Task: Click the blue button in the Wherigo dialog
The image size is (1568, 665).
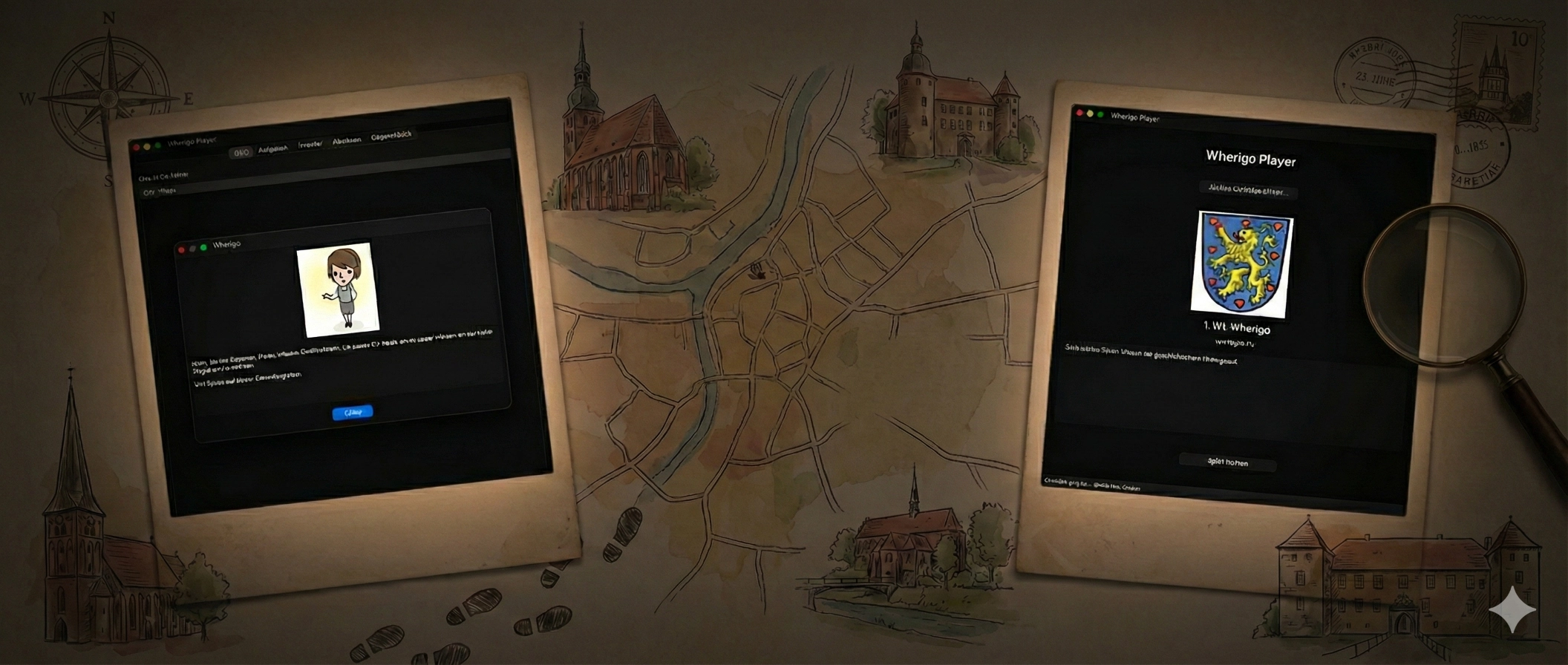Action: (x=353, y=413)
